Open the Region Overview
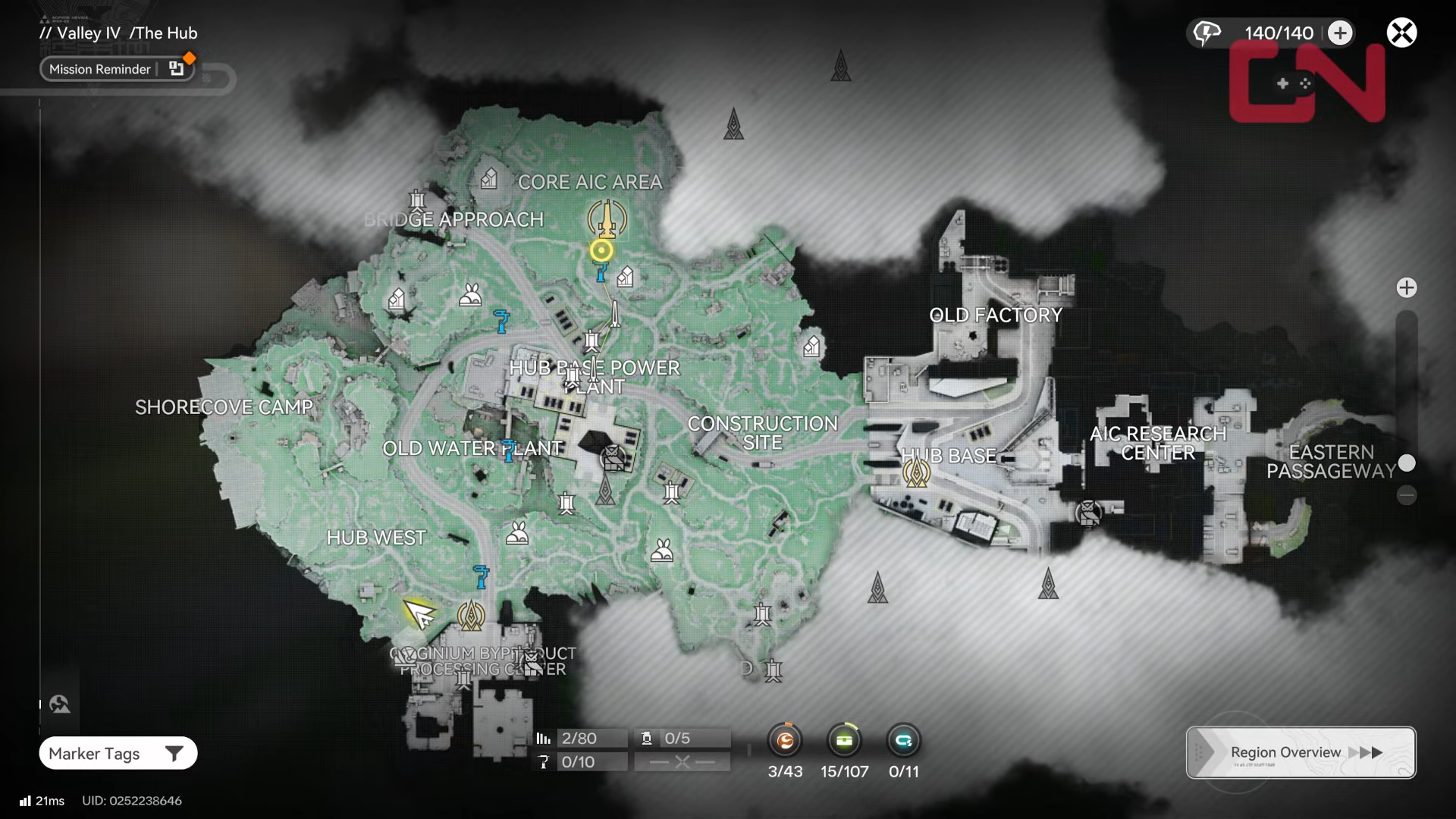 click(1301, 752)
